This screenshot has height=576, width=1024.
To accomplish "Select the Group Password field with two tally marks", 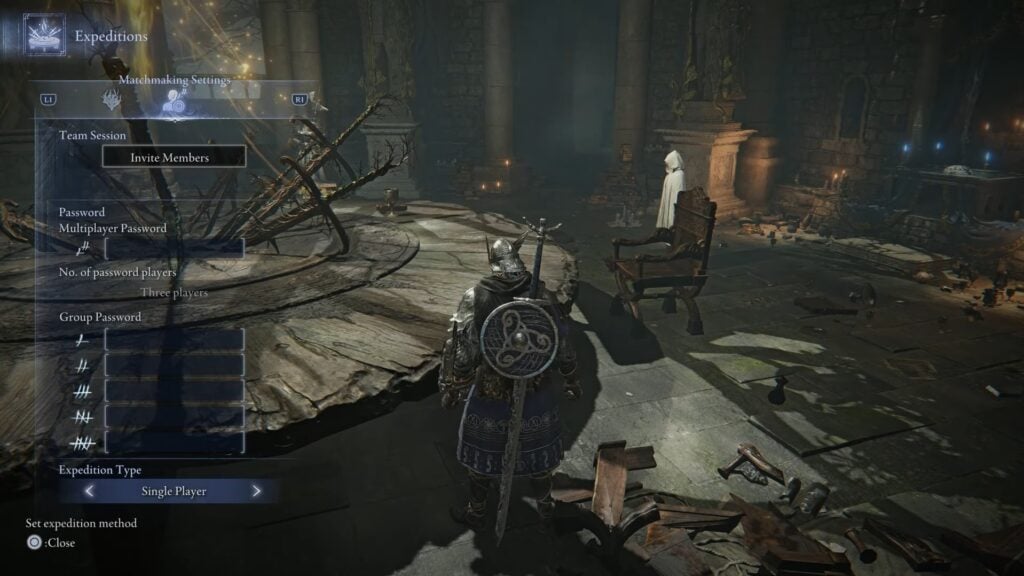I will coord(173,366).
